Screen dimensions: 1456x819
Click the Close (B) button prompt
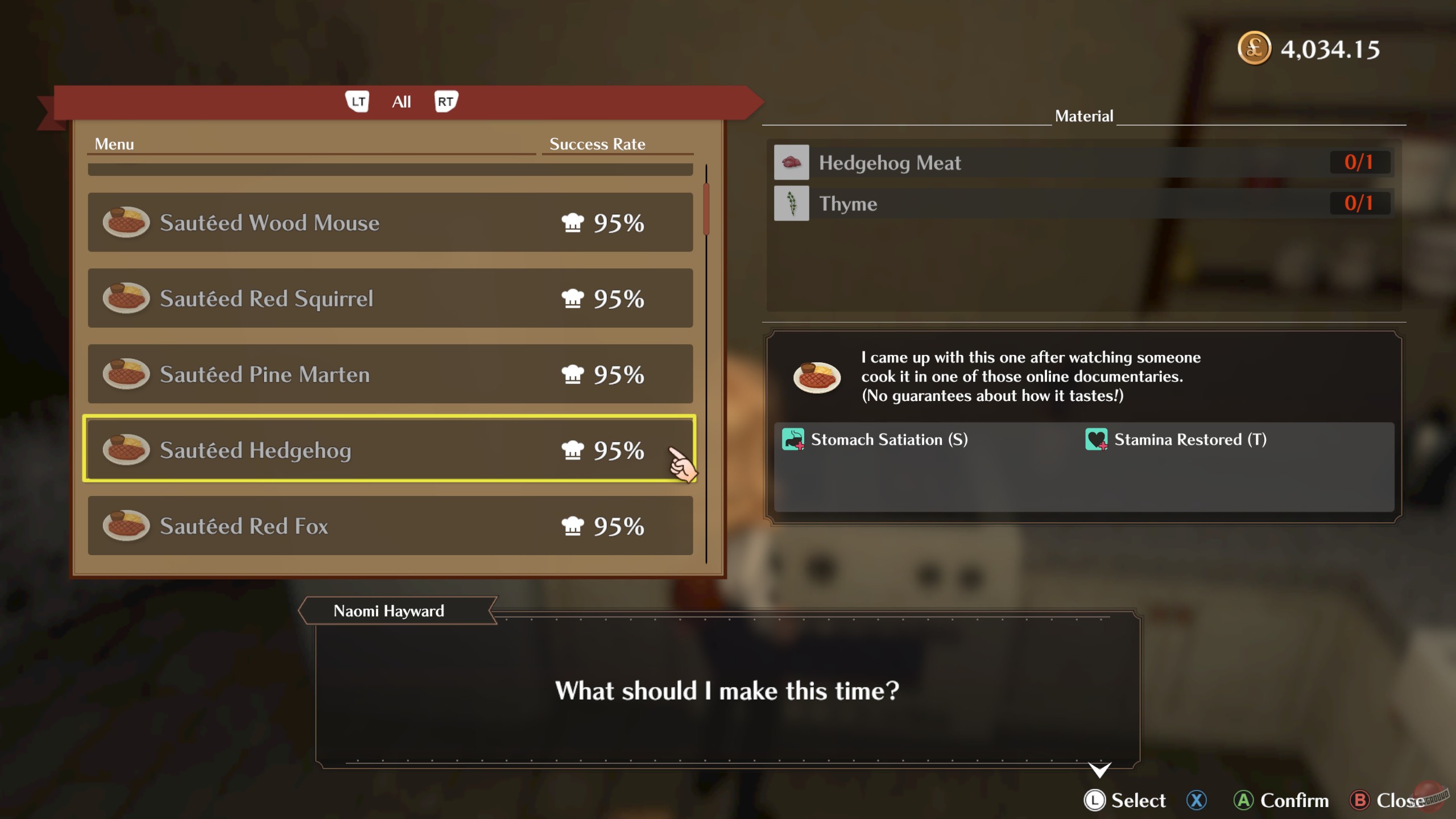tap(1391, 800)
